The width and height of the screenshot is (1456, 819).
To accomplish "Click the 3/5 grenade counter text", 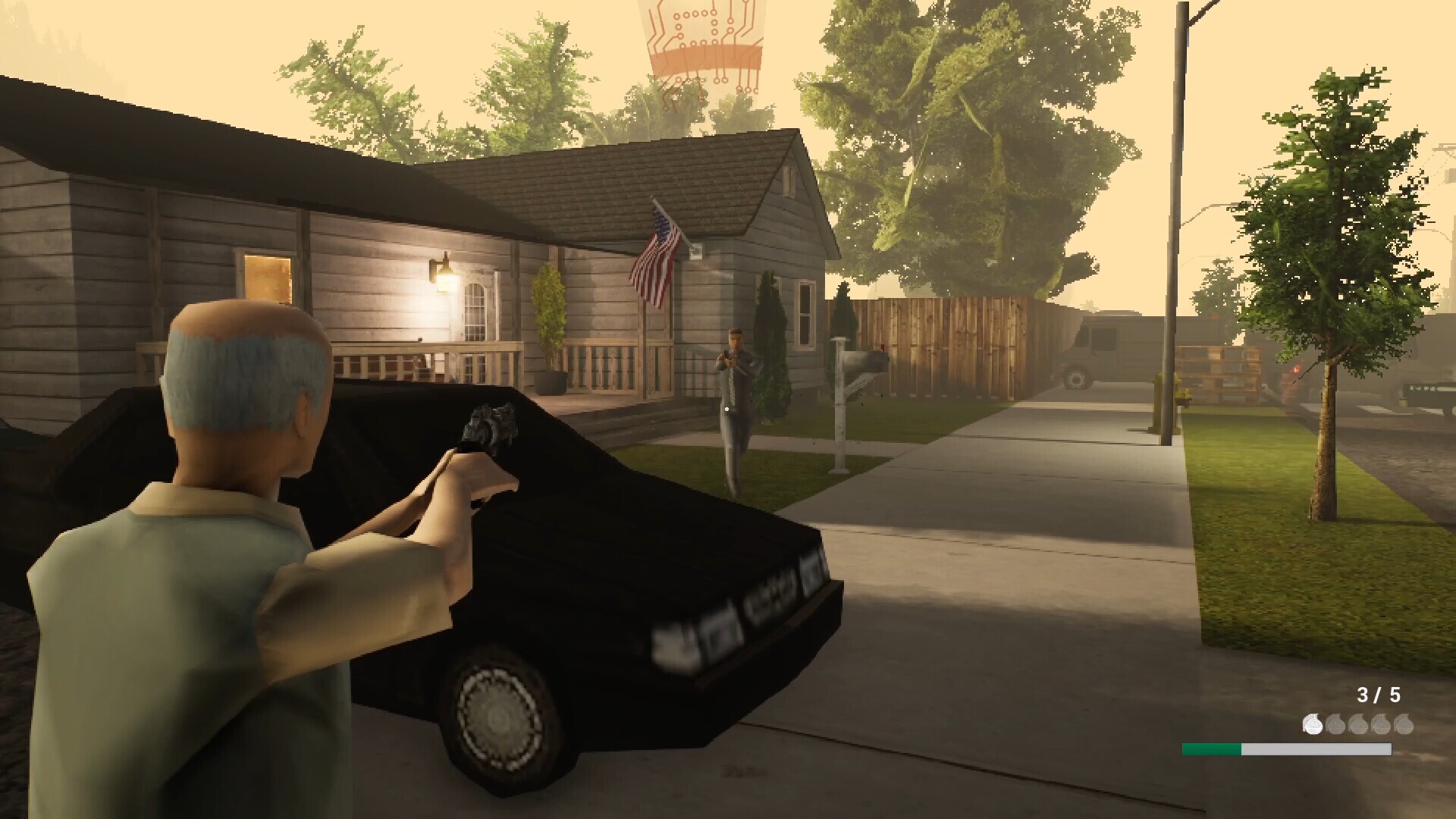I will click(x=1379, y=694).
